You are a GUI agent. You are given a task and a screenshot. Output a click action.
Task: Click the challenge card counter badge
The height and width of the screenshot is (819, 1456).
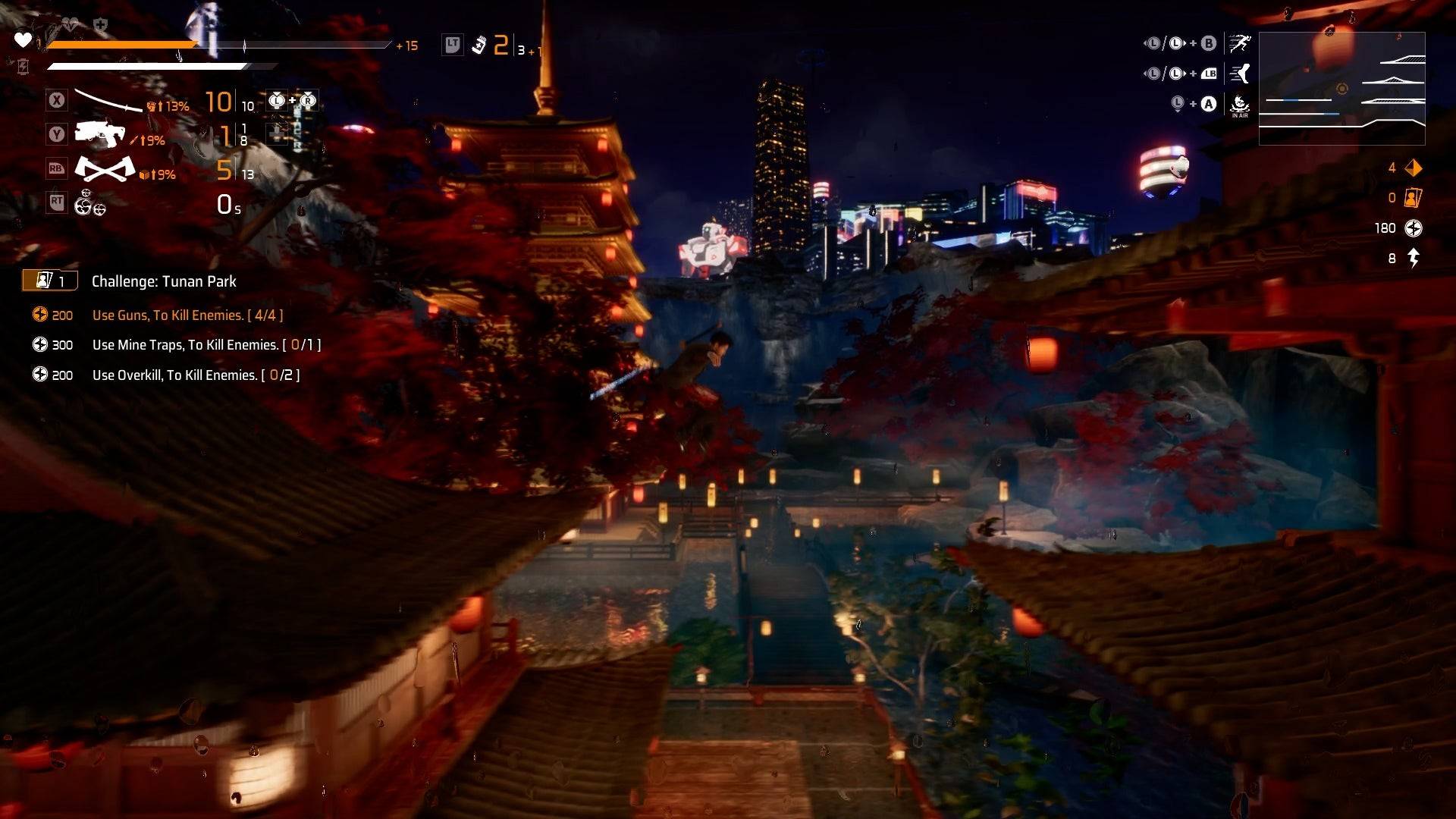50,281
